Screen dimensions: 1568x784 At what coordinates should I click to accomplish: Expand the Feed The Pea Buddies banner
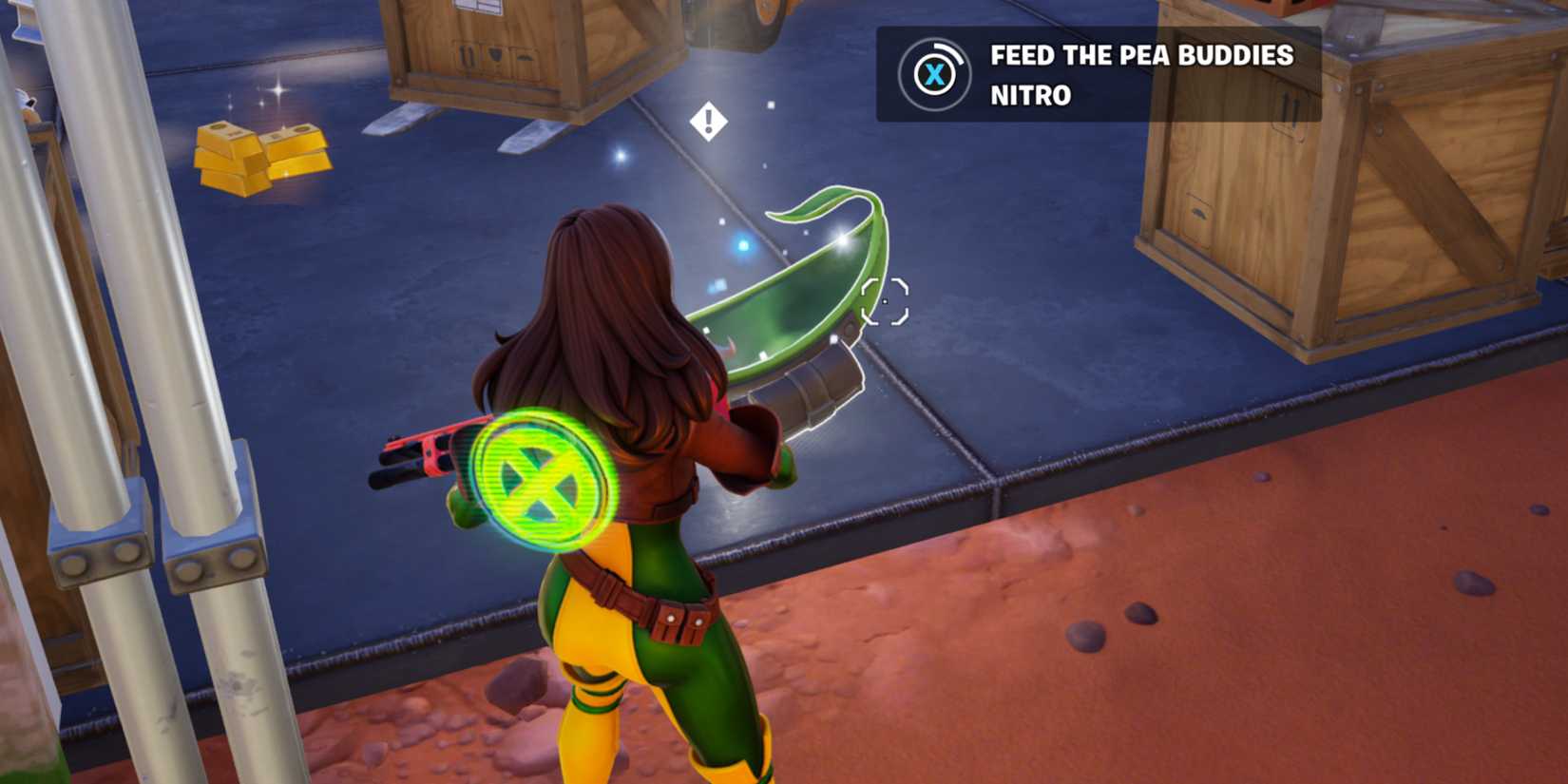[1100, 74]
